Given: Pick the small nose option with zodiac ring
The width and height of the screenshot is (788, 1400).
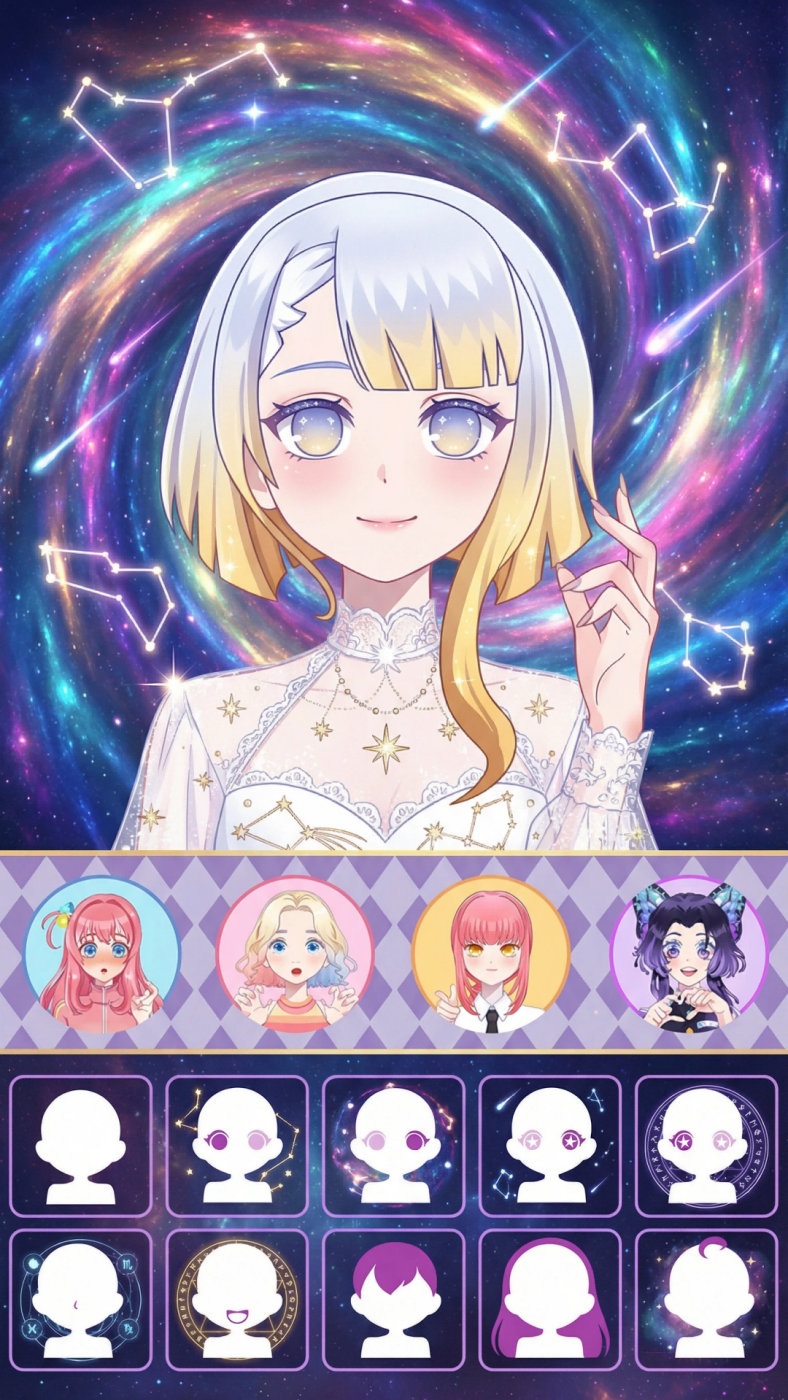Looking at the screenshot, I should point(81,1299).
